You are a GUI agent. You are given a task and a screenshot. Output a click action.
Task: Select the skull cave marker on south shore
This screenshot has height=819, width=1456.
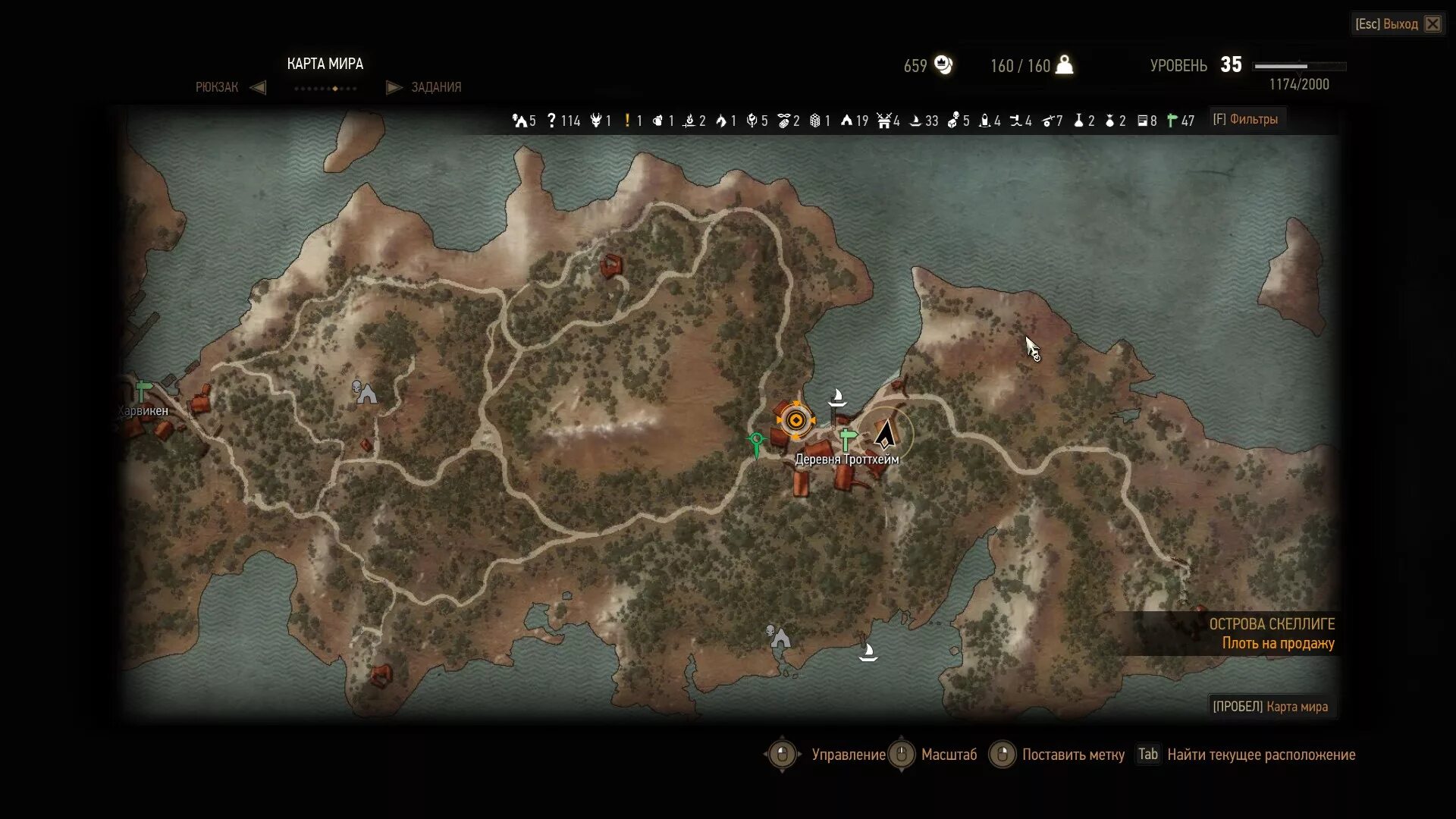tap(778, 636)
